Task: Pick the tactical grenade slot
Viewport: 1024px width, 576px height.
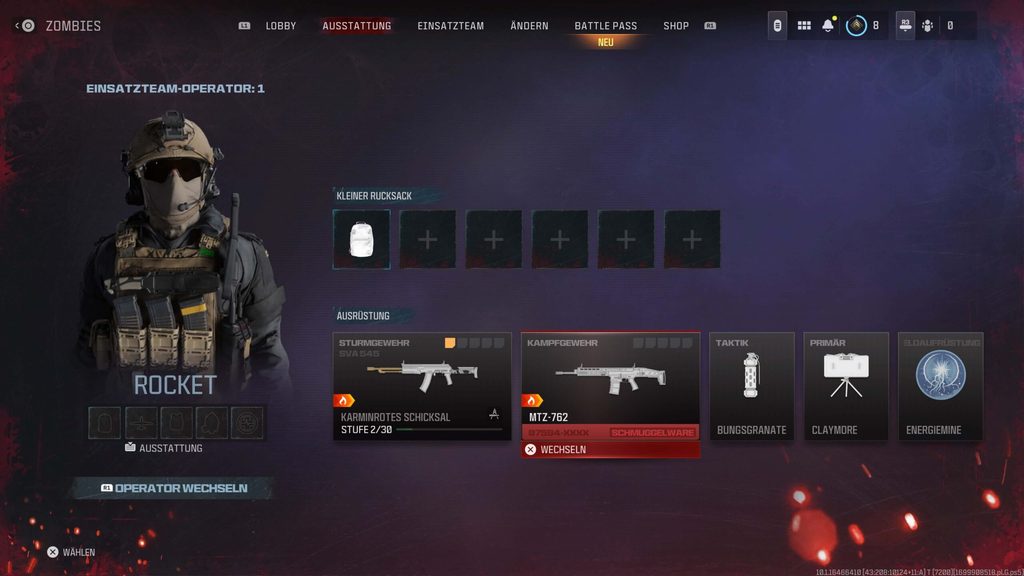Action: click(752, 386)
